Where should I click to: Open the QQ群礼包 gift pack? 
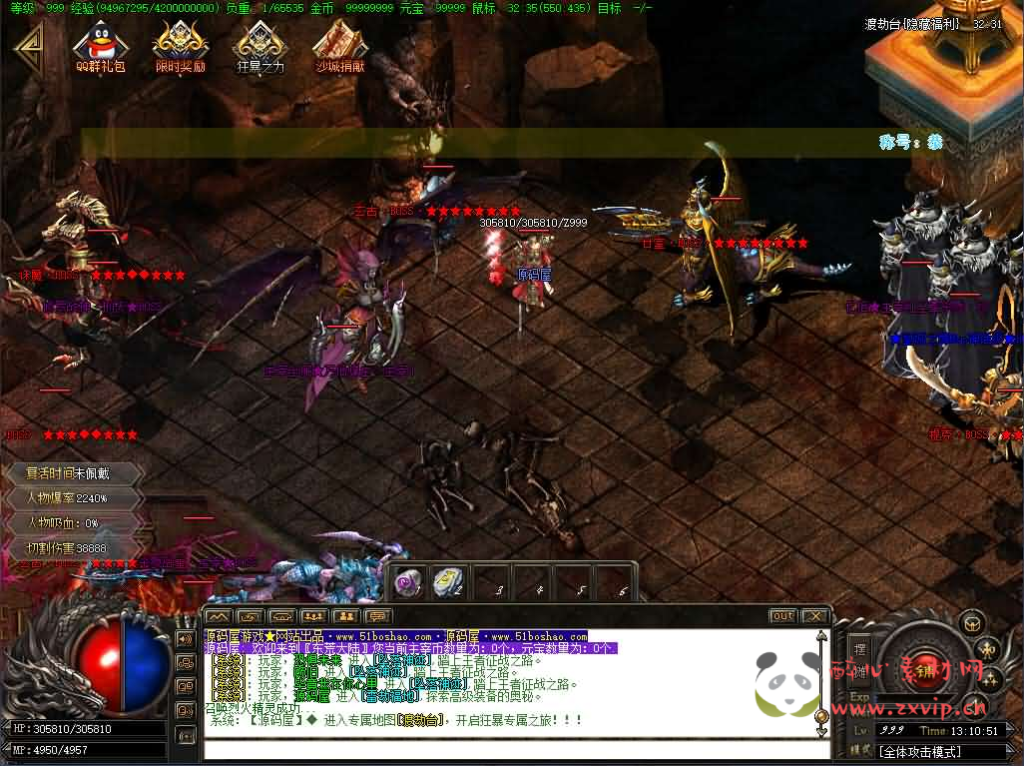click(100, 45)
